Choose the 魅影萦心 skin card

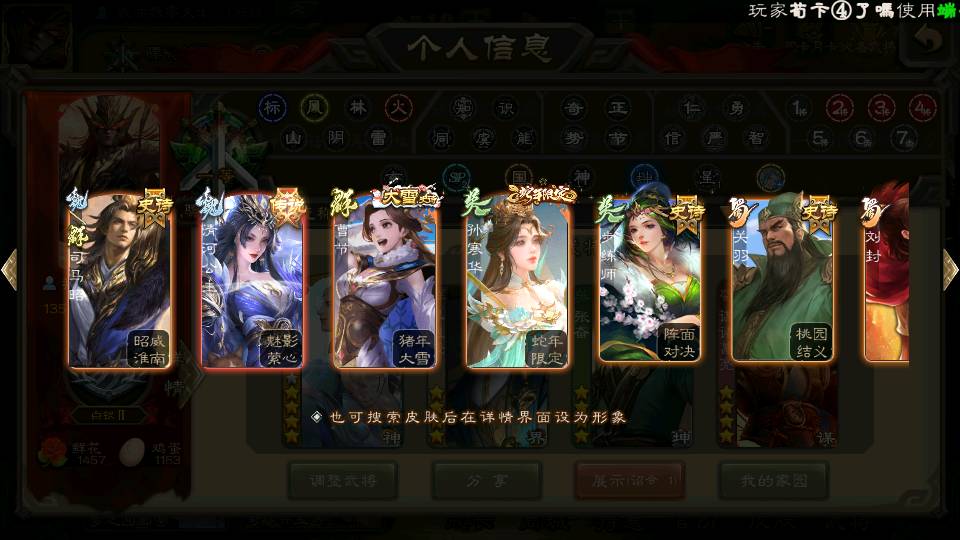[x=252, y=279]
